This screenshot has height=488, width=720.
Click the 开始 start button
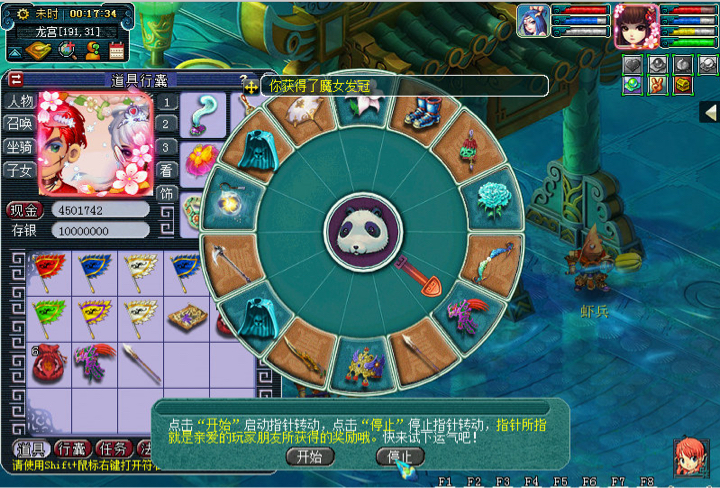click(308, 456)
